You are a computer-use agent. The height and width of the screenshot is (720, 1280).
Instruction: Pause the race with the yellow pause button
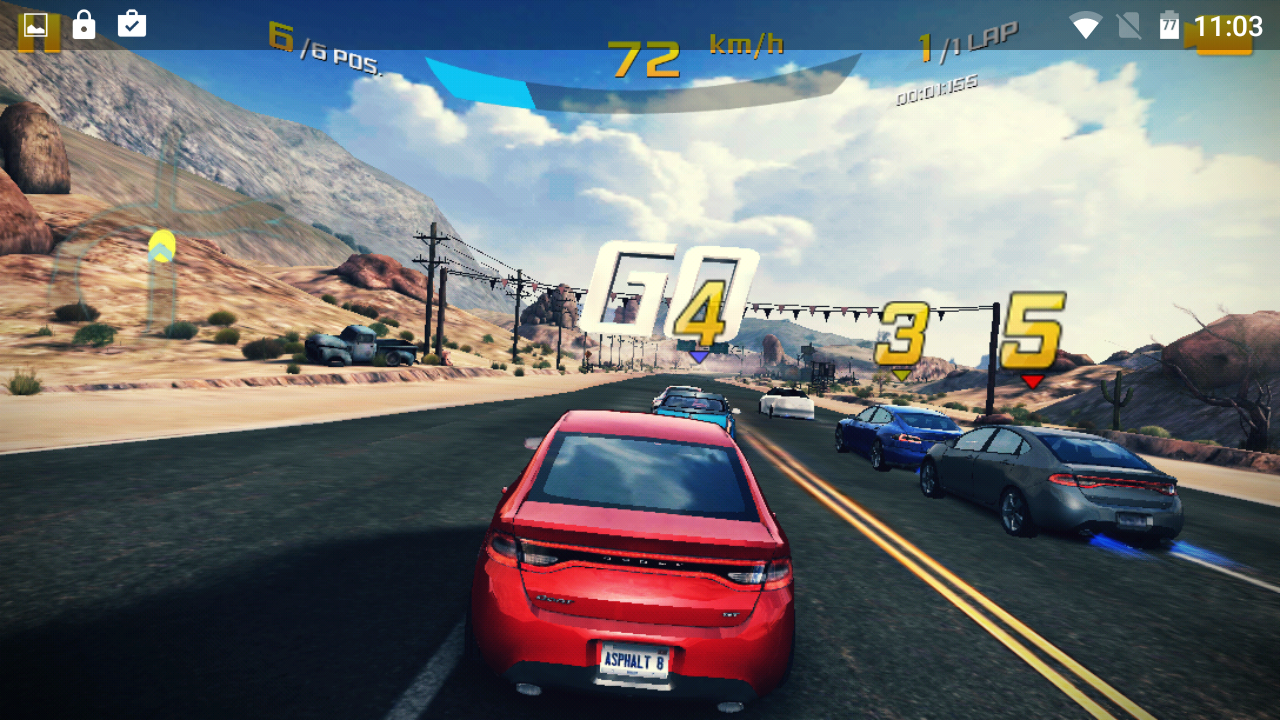(x=40, y=40)
